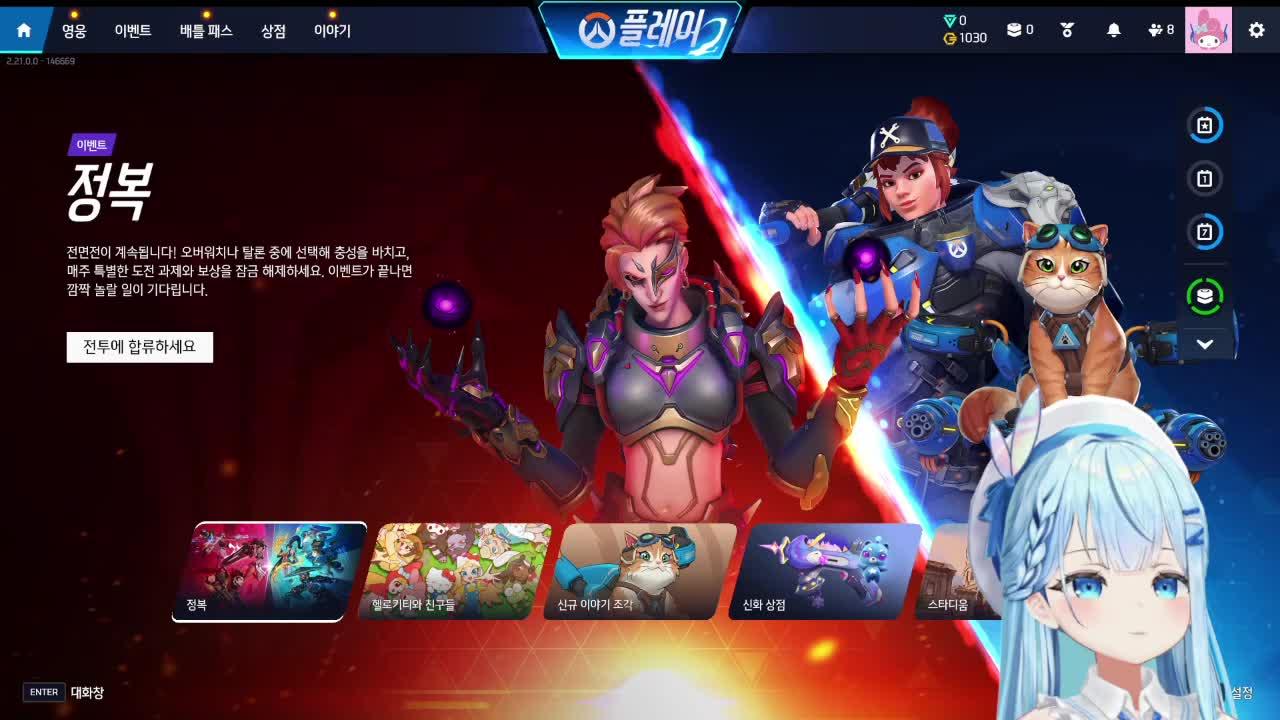Select the home icon in top navigation
Screen dimensions: 1280x720
[x=22, y=29]
